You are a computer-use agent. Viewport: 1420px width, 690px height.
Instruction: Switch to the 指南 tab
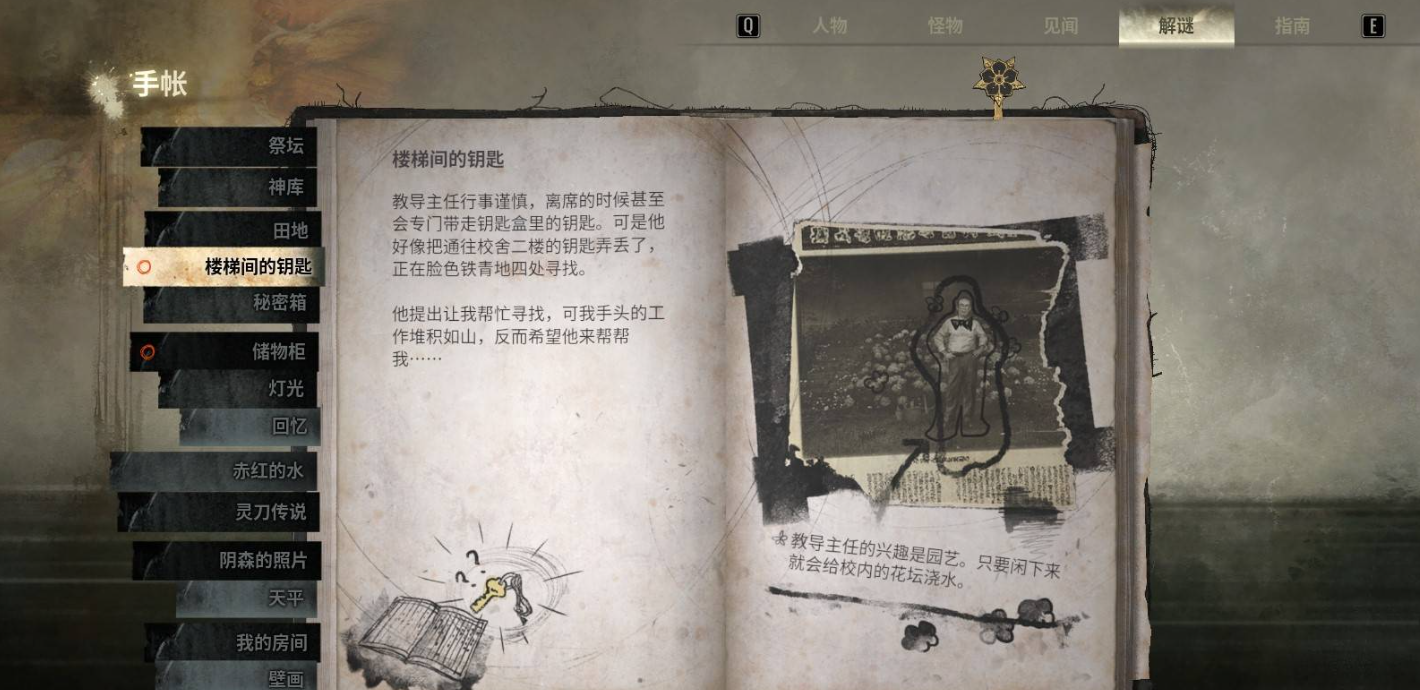point(1292,27)
